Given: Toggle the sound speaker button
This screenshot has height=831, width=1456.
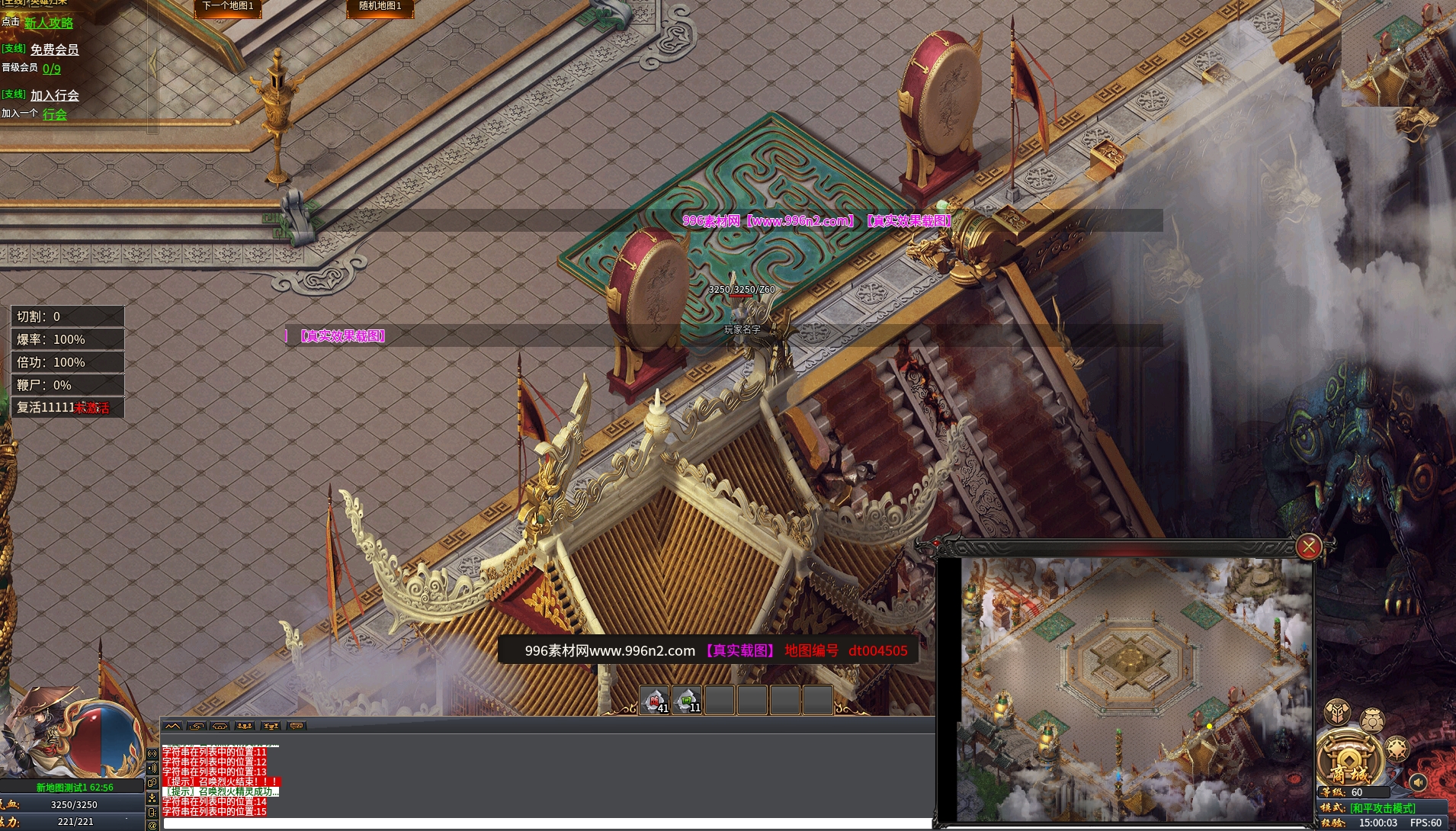Looking at the screenshot, I should [x=1418, y=782].
